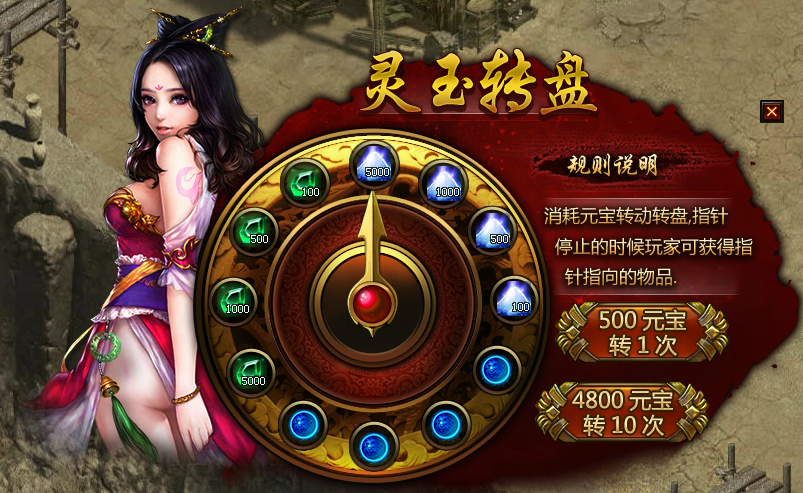The width and height of the screenshot is (803, 493).
Task: Close the 灵玉转盘 window
Action: pos(771,111)
